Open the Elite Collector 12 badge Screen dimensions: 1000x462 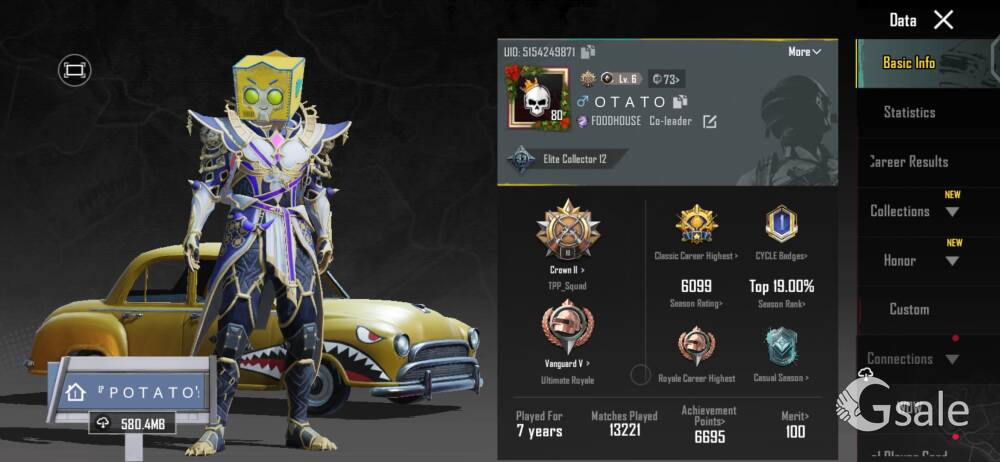[566, 159]
